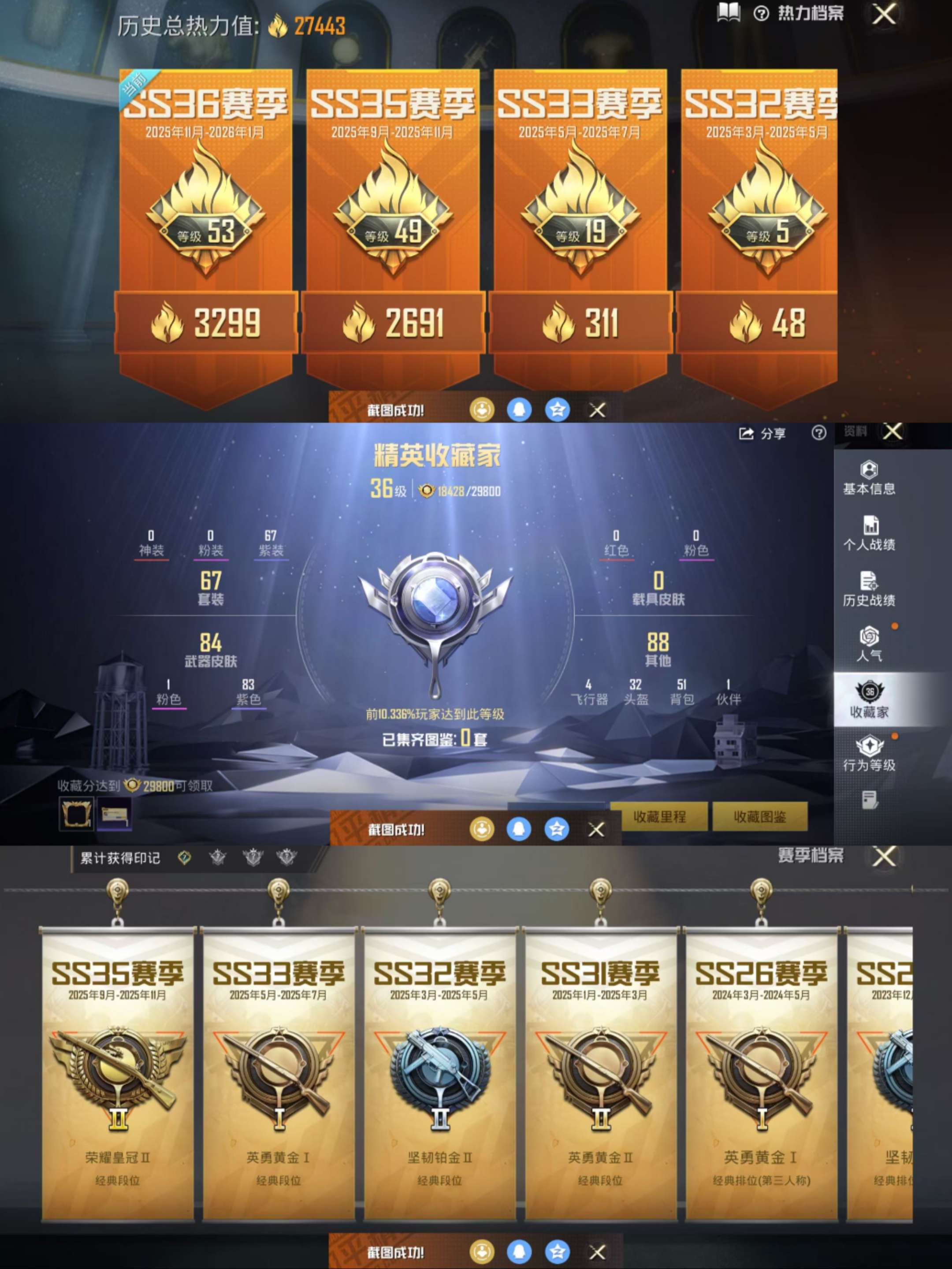Open the 个人战绩 tab
The width and height of the screenshot is (952, 1269).
point(869,533)
